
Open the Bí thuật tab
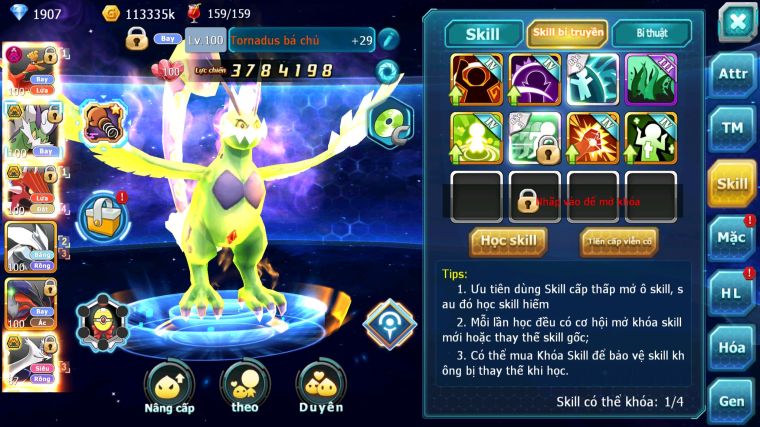(x=650, y=33)
